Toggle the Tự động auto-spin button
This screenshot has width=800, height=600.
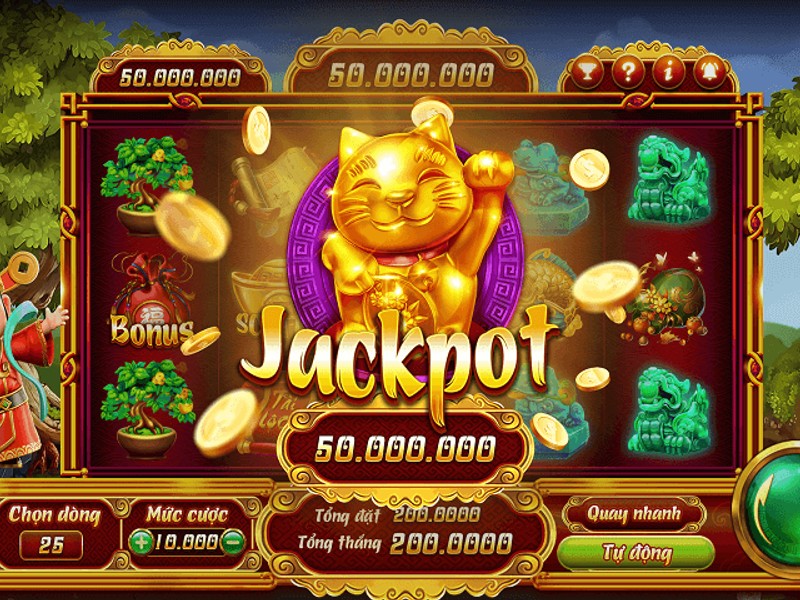(636, 552)
